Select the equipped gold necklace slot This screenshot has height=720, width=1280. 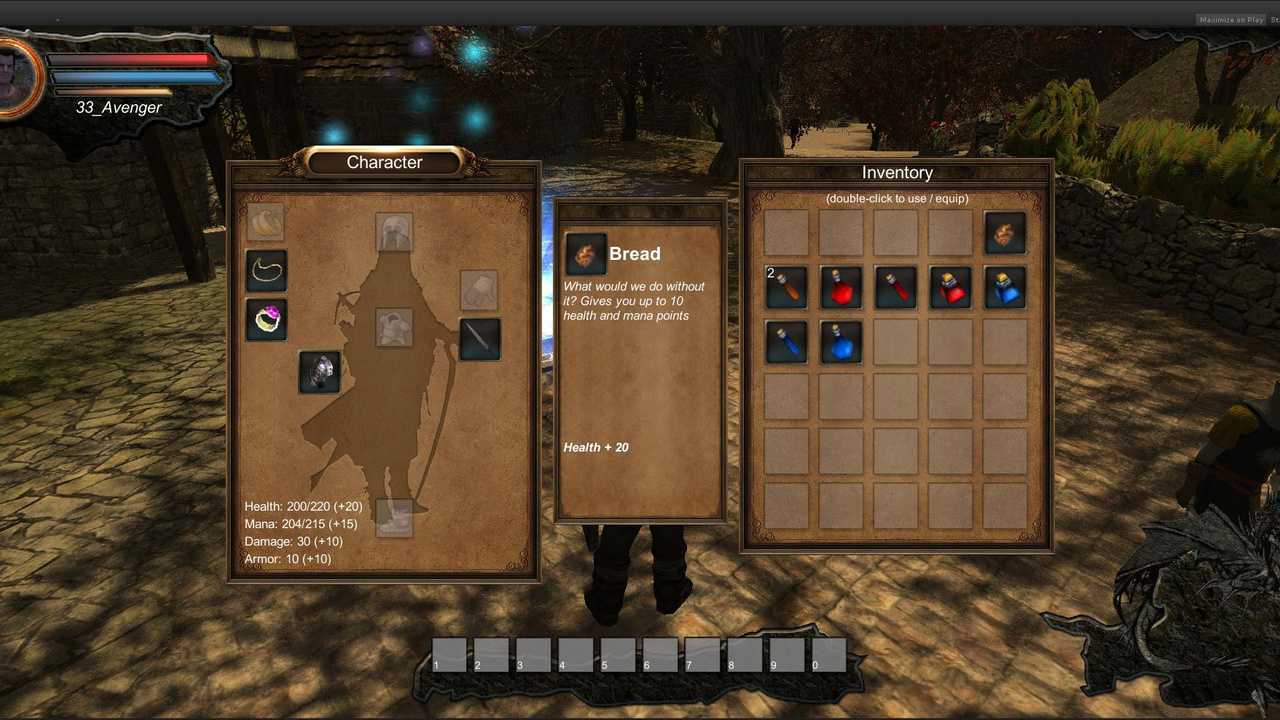click(266, 270)
